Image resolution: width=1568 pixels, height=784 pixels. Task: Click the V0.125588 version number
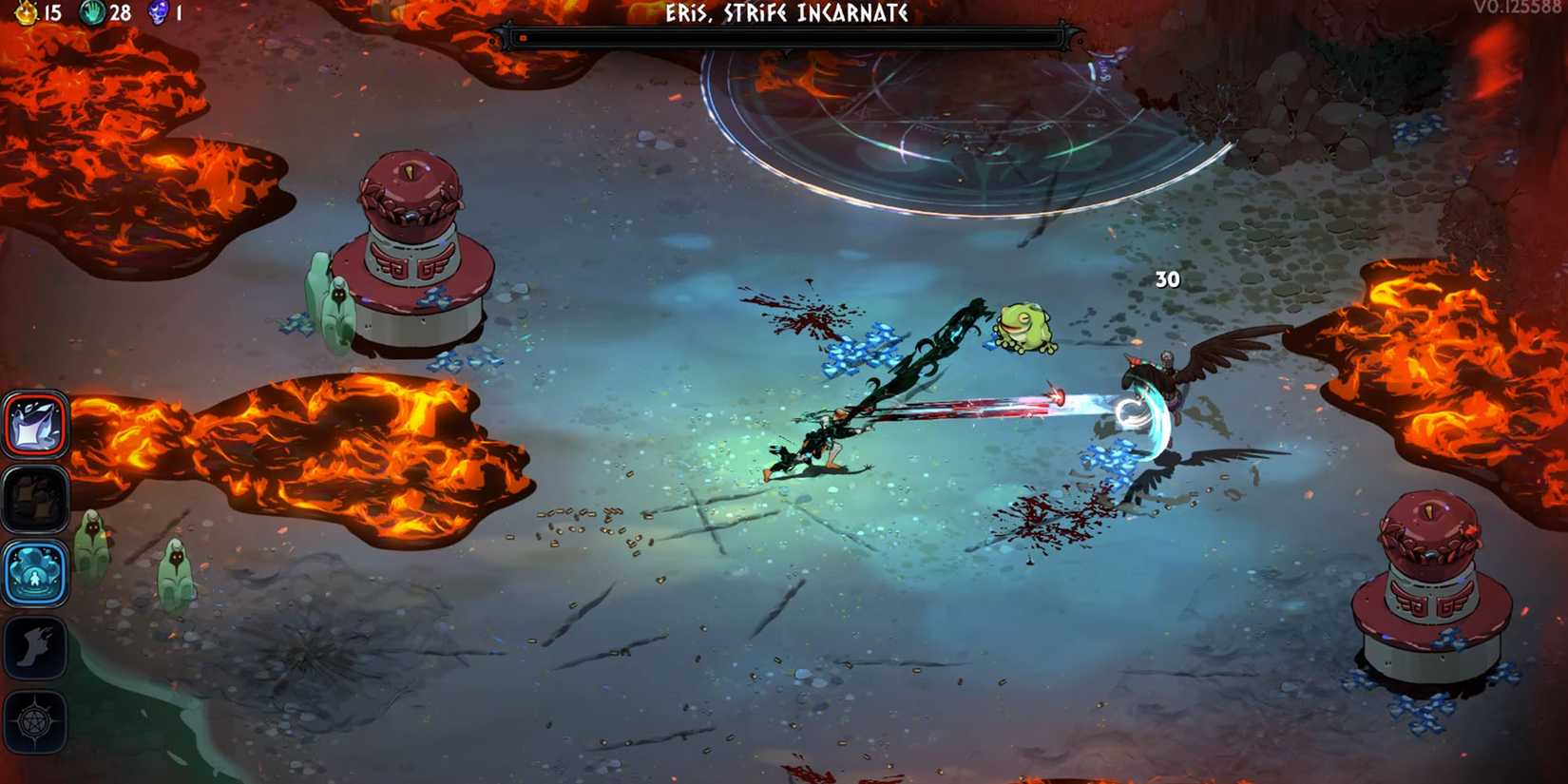click(1516, 8)
